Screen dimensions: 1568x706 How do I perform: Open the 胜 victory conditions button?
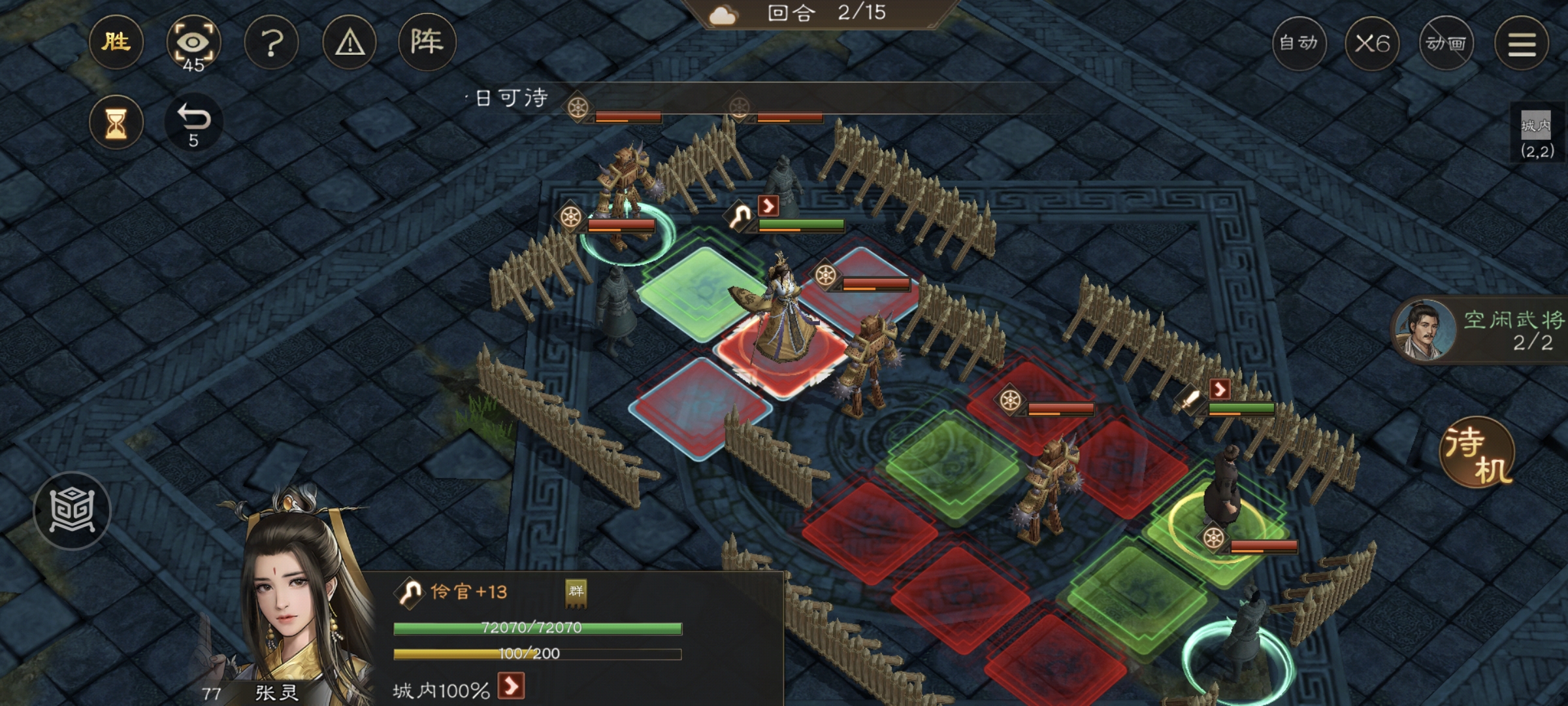tap(116, 42)
